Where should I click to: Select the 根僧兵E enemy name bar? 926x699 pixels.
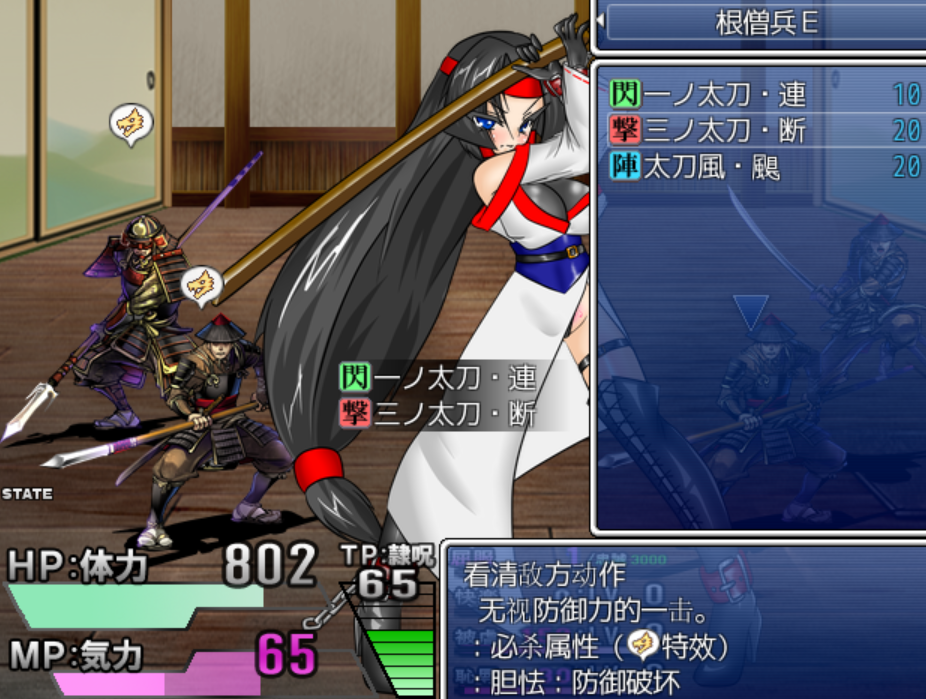(766, 22)
